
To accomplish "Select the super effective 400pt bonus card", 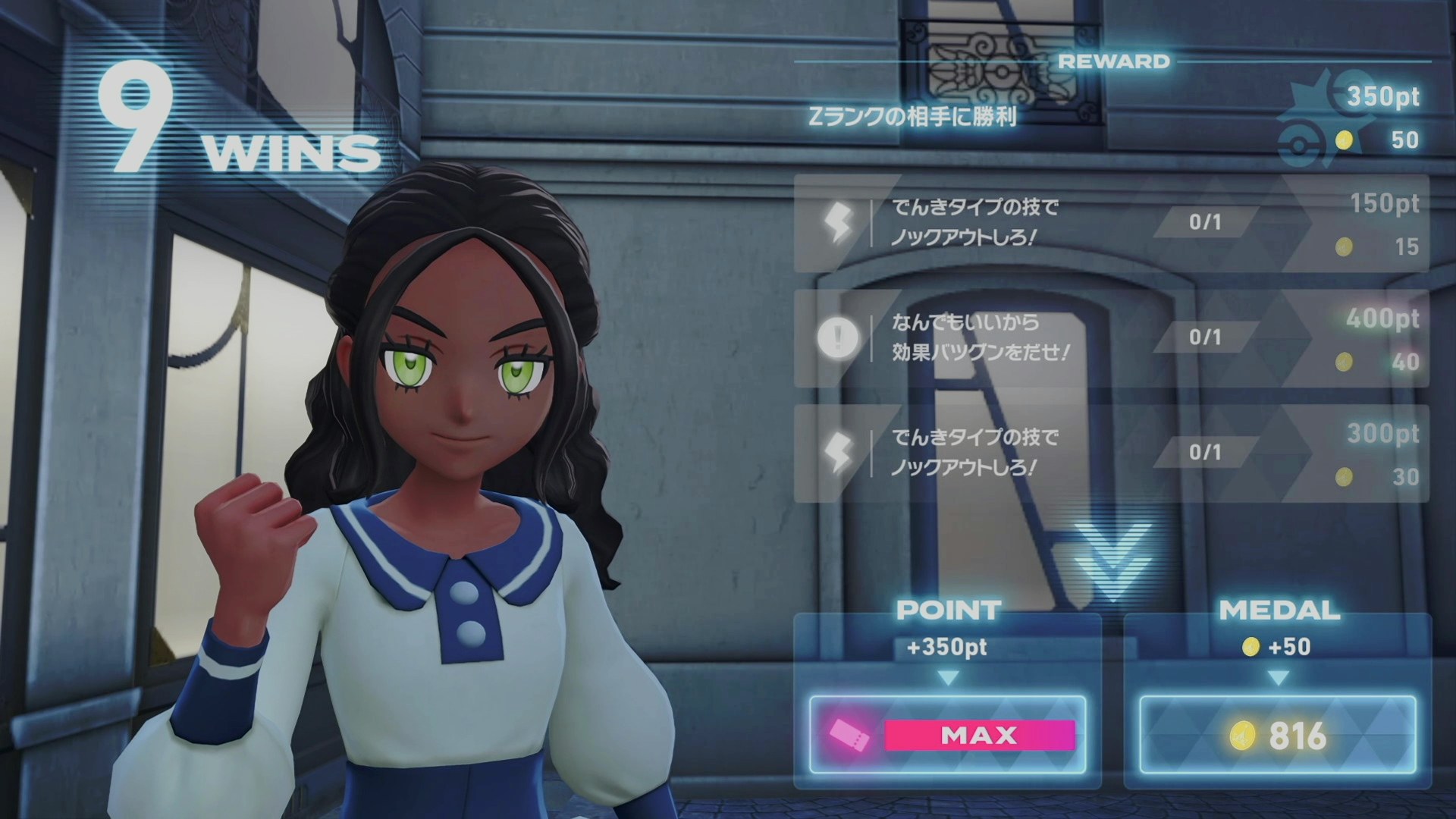I will [1111, 338].
